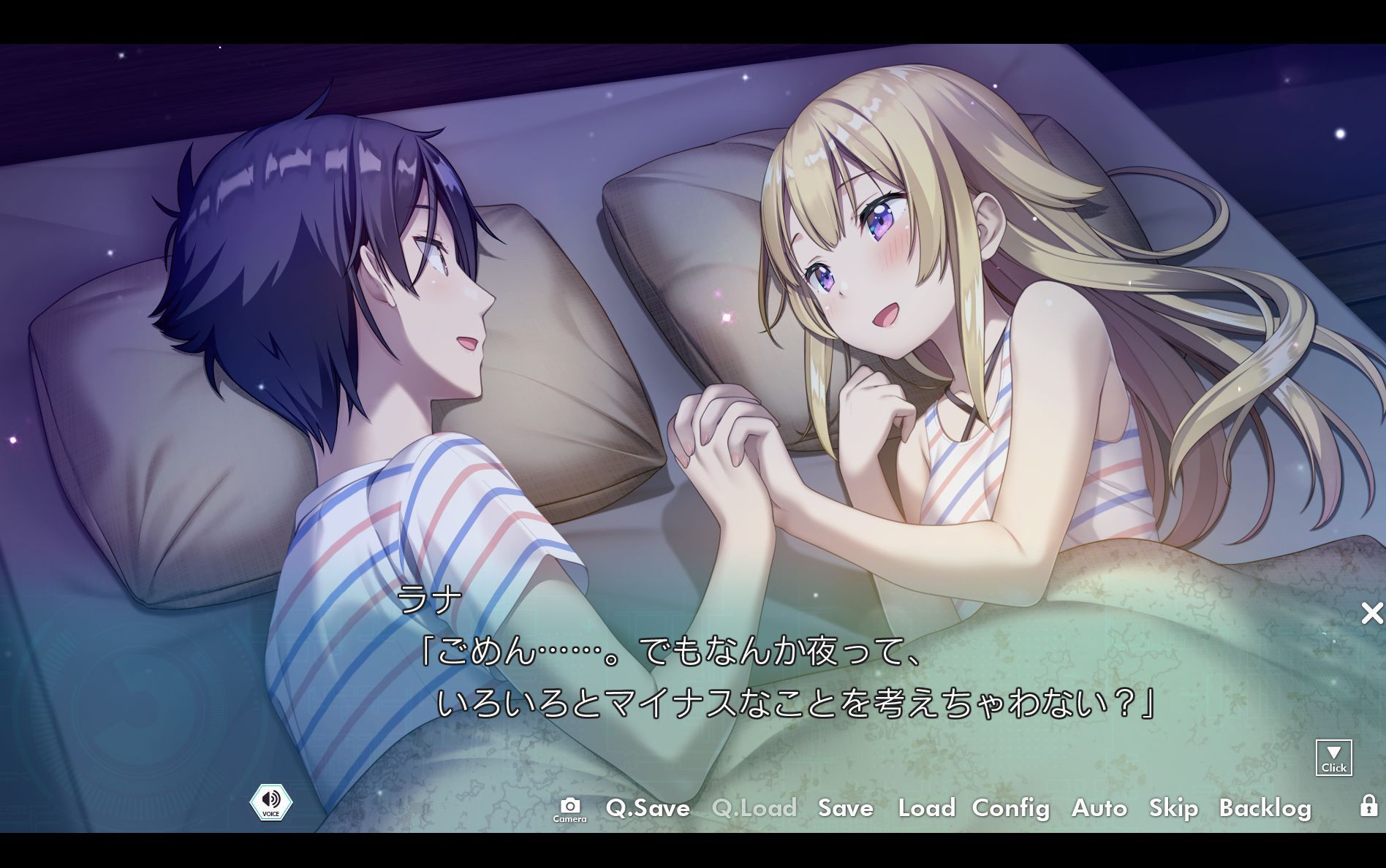The image size is (1386, 868).
Task: Click the grayed-out Q.Load option
Action: click(754, 809)
